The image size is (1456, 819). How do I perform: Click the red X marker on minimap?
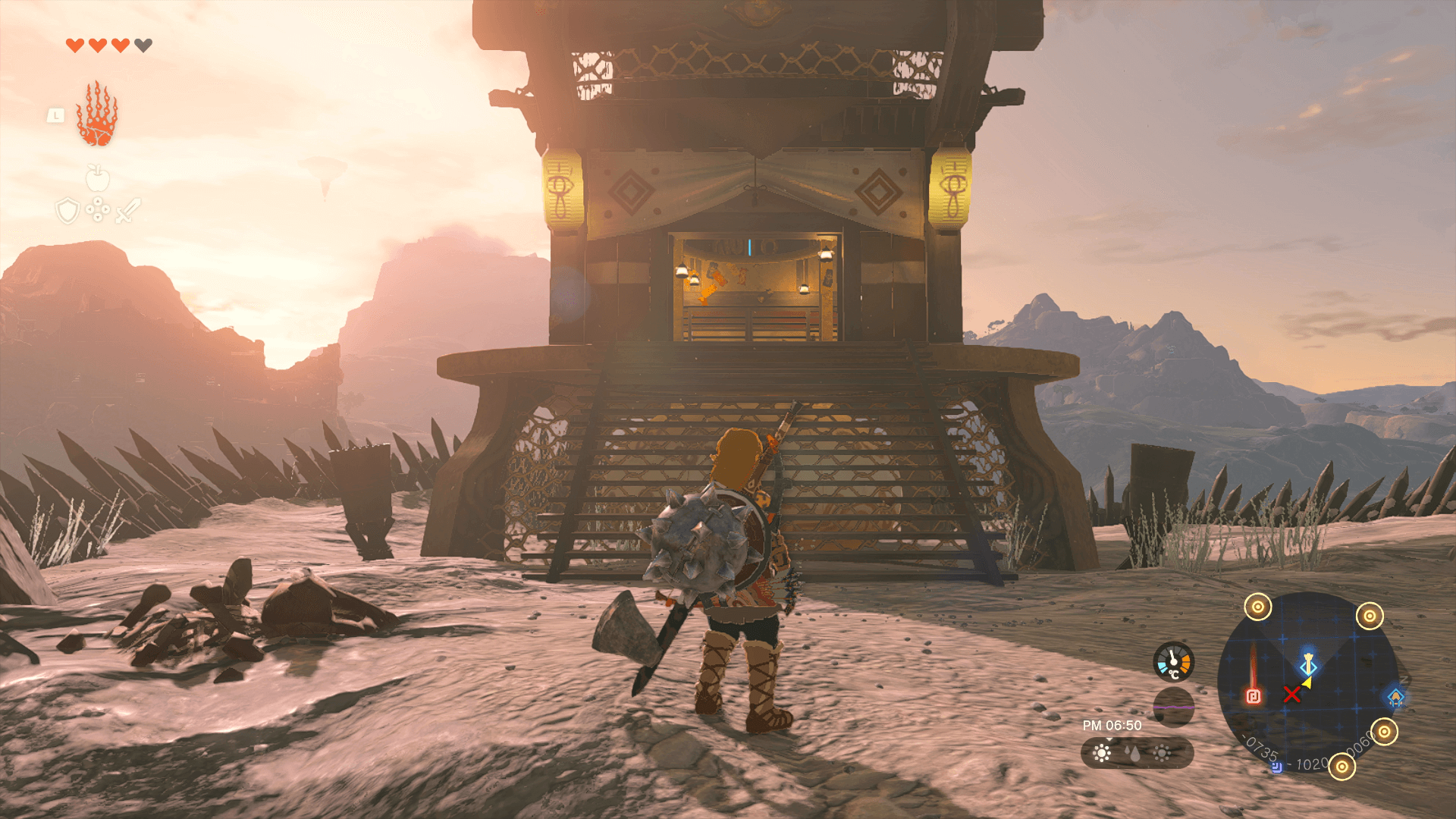[1291, 694]
